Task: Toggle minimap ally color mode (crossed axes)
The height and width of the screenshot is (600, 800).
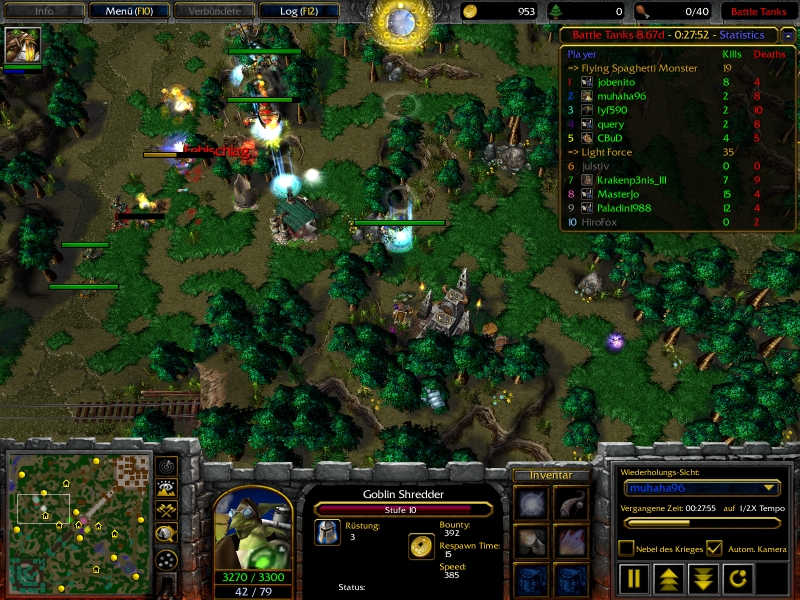Action: (x=167, y=511)
